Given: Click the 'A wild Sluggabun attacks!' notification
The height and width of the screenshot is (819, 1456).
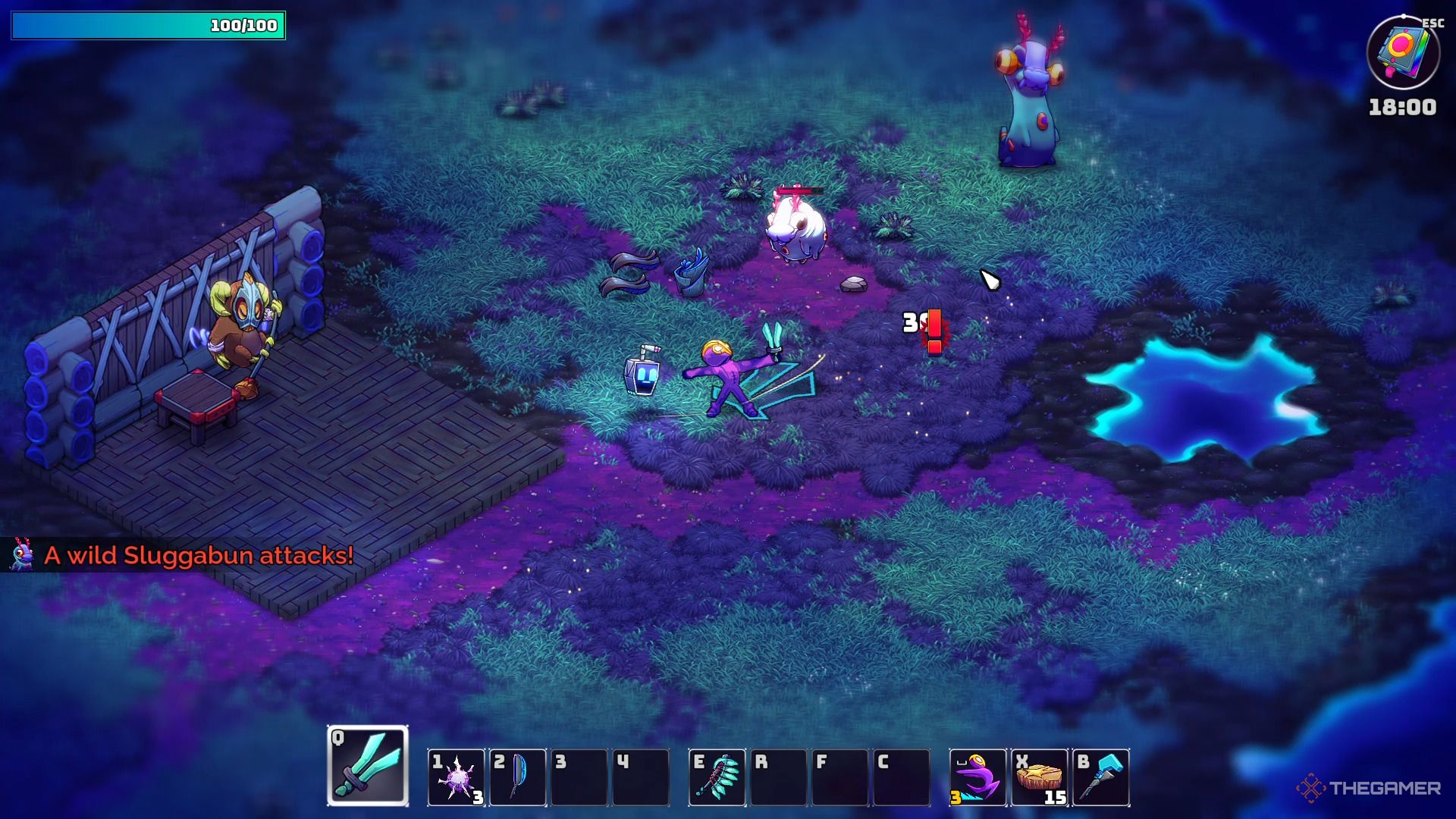Looking at the screenshot, I should click(x=199, y=556).
